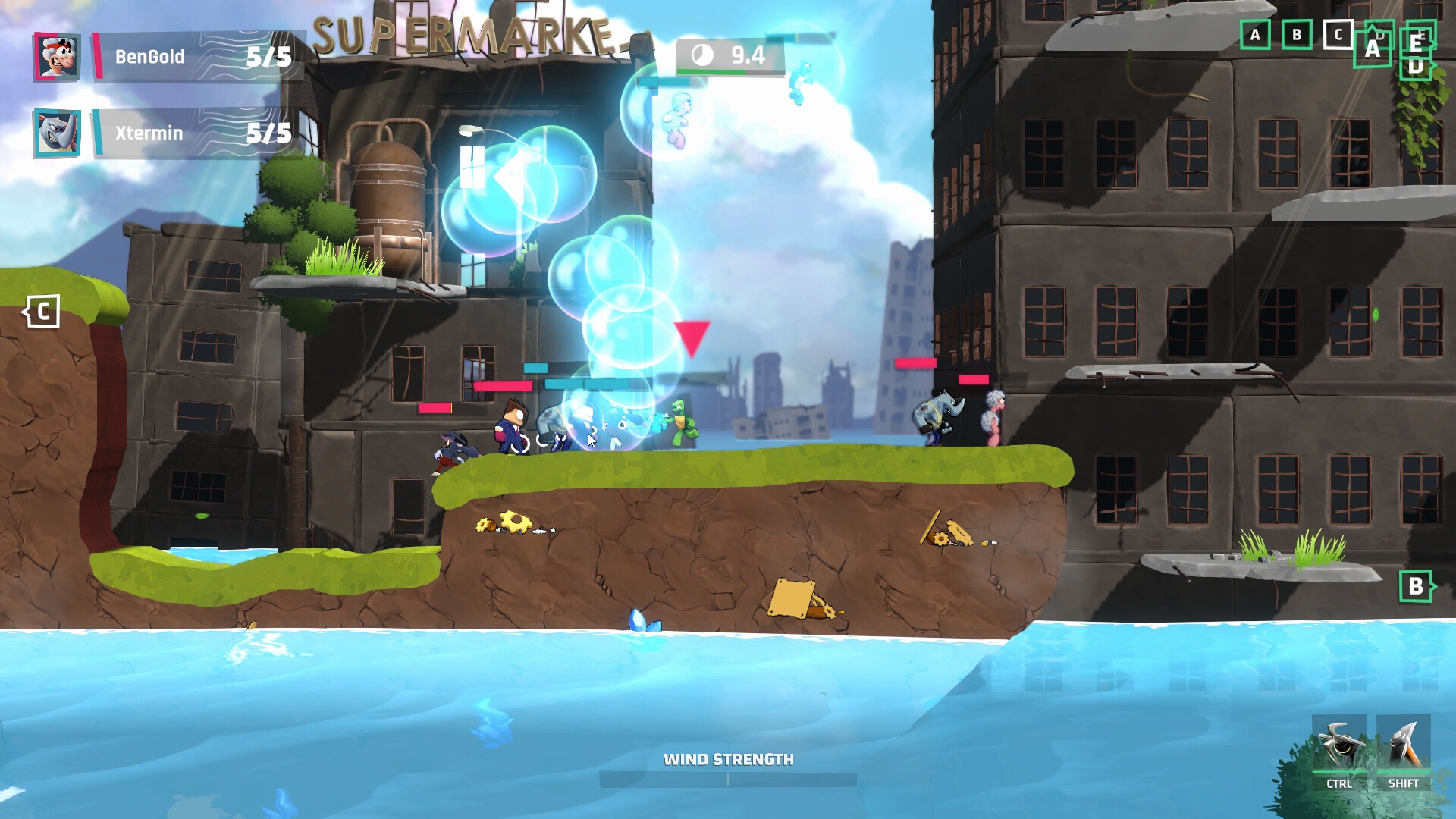Image resolution: width=1456 pixels, height=819 pixels.
Task: Click the white waypoint marker C on the left edge
Action: click(x=43, y=309)
